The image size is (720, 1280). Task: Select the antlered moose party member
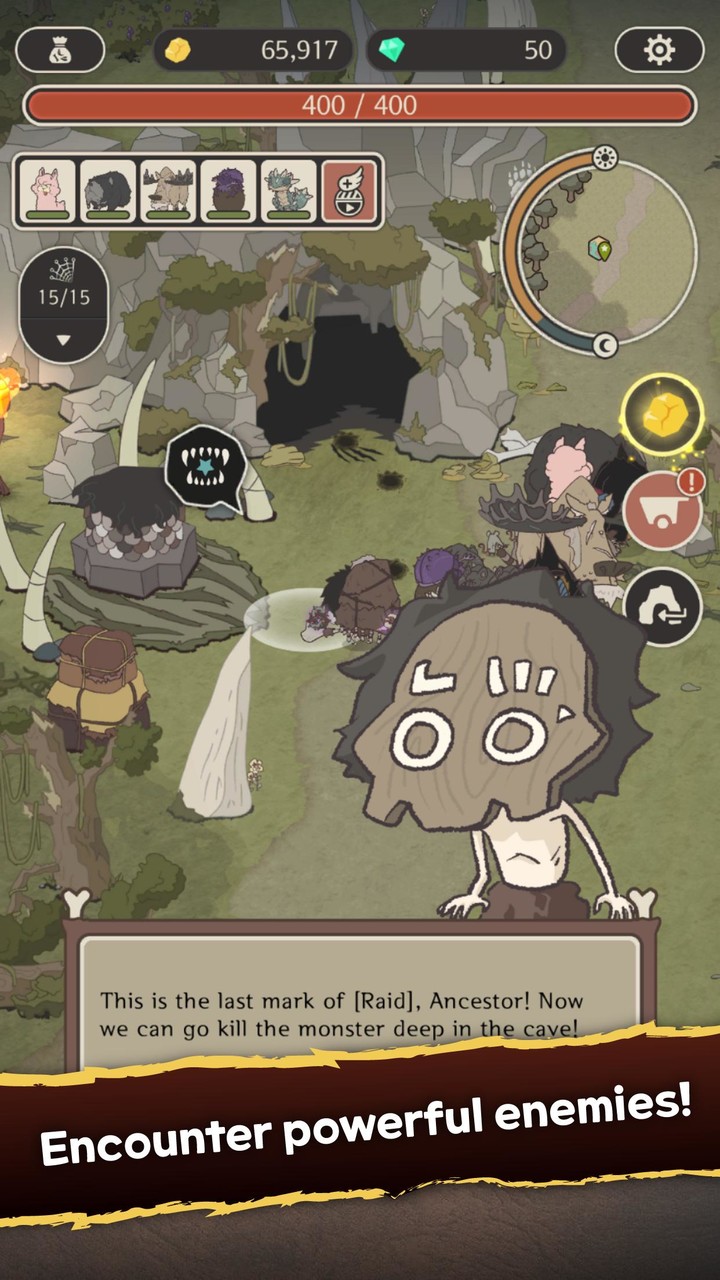[x=168, y=190]
